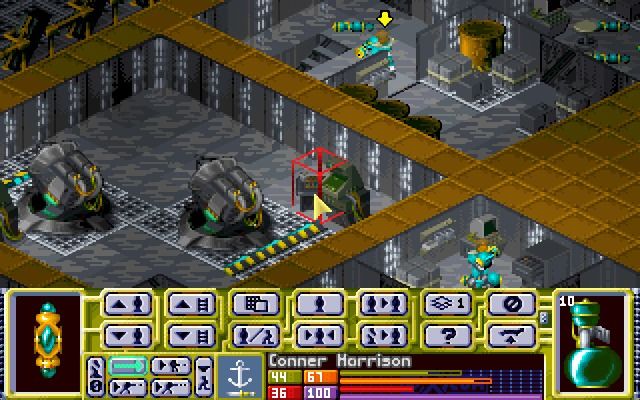Open the soldier's inventory

pyautogui.click(x=255, y=335)
